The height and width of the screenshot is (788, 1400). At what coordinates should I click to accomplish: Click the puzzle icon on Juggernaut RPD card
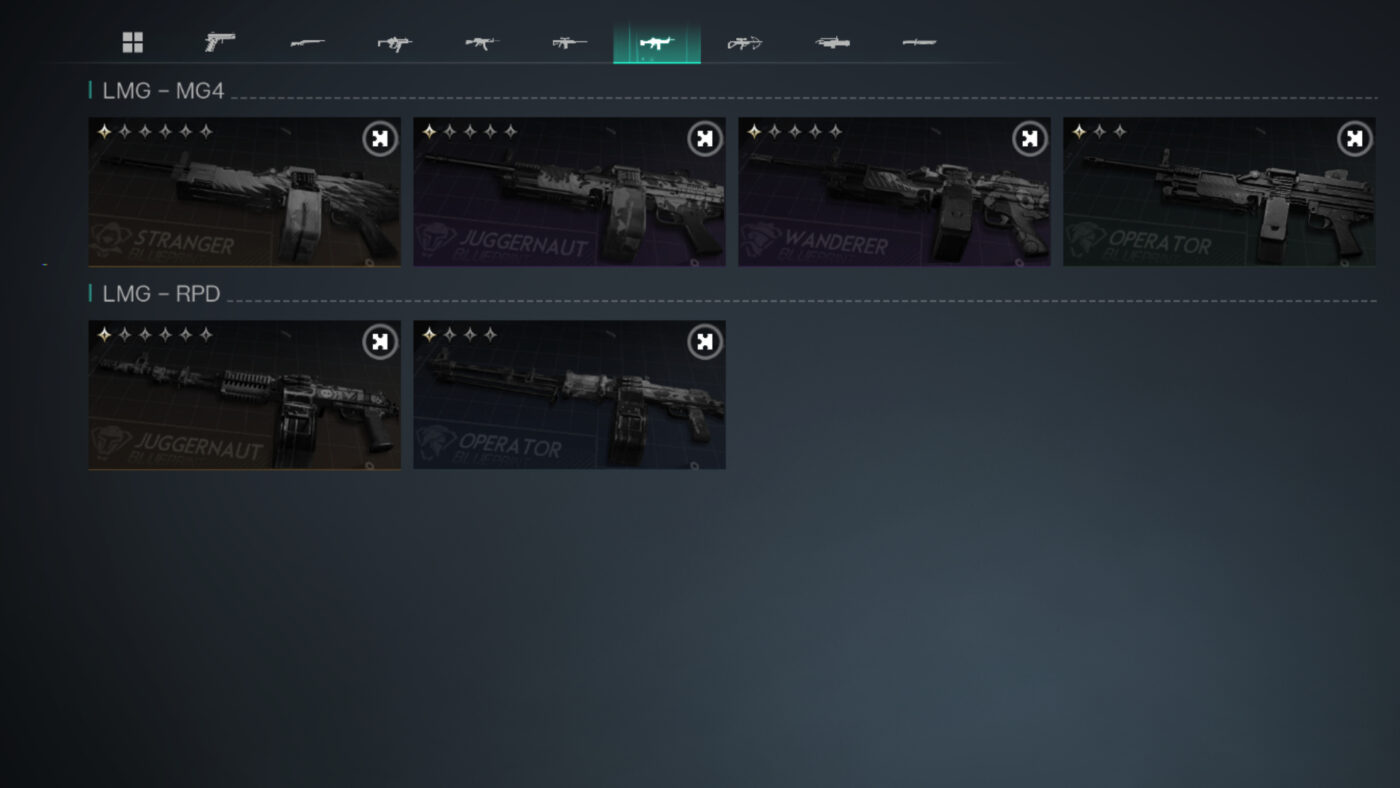pyautogui.click(x=377, y=341)
